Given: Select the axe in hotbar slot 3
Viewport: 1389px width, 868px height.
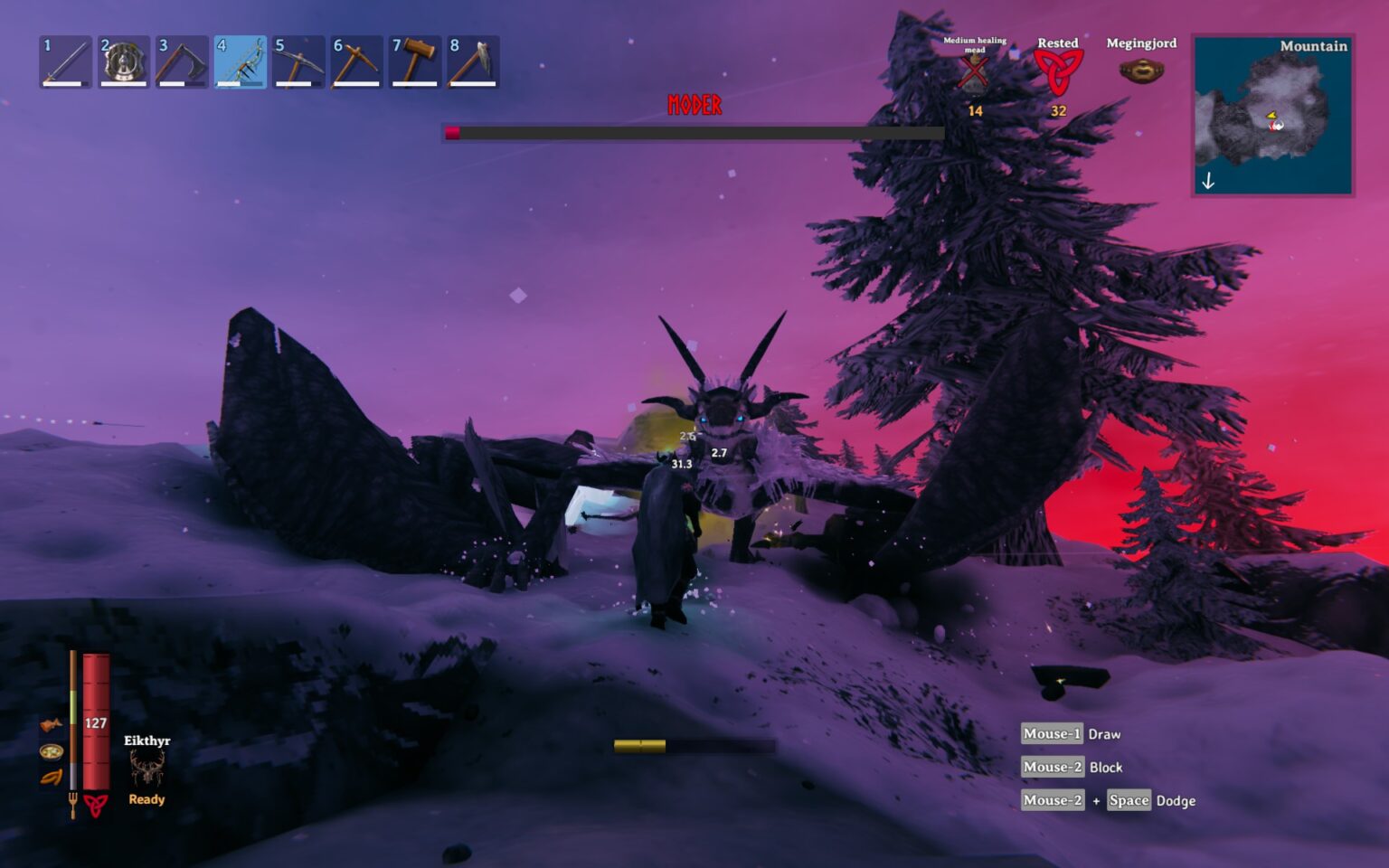Looking at the screenshot, I should pyautogui.click(x=180, y=60).
